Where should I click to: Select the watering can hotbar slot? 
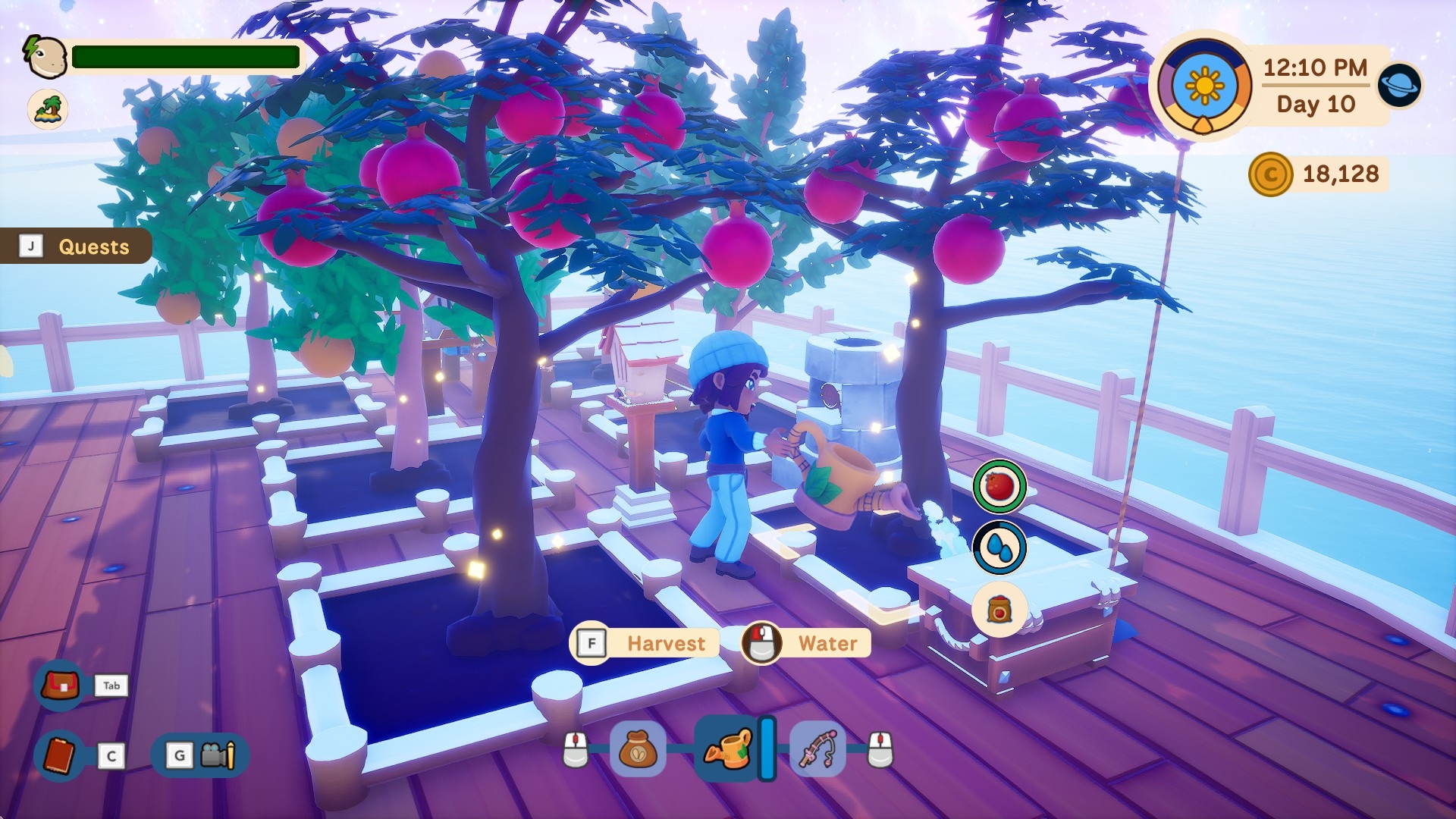click(x=728, y=749)
